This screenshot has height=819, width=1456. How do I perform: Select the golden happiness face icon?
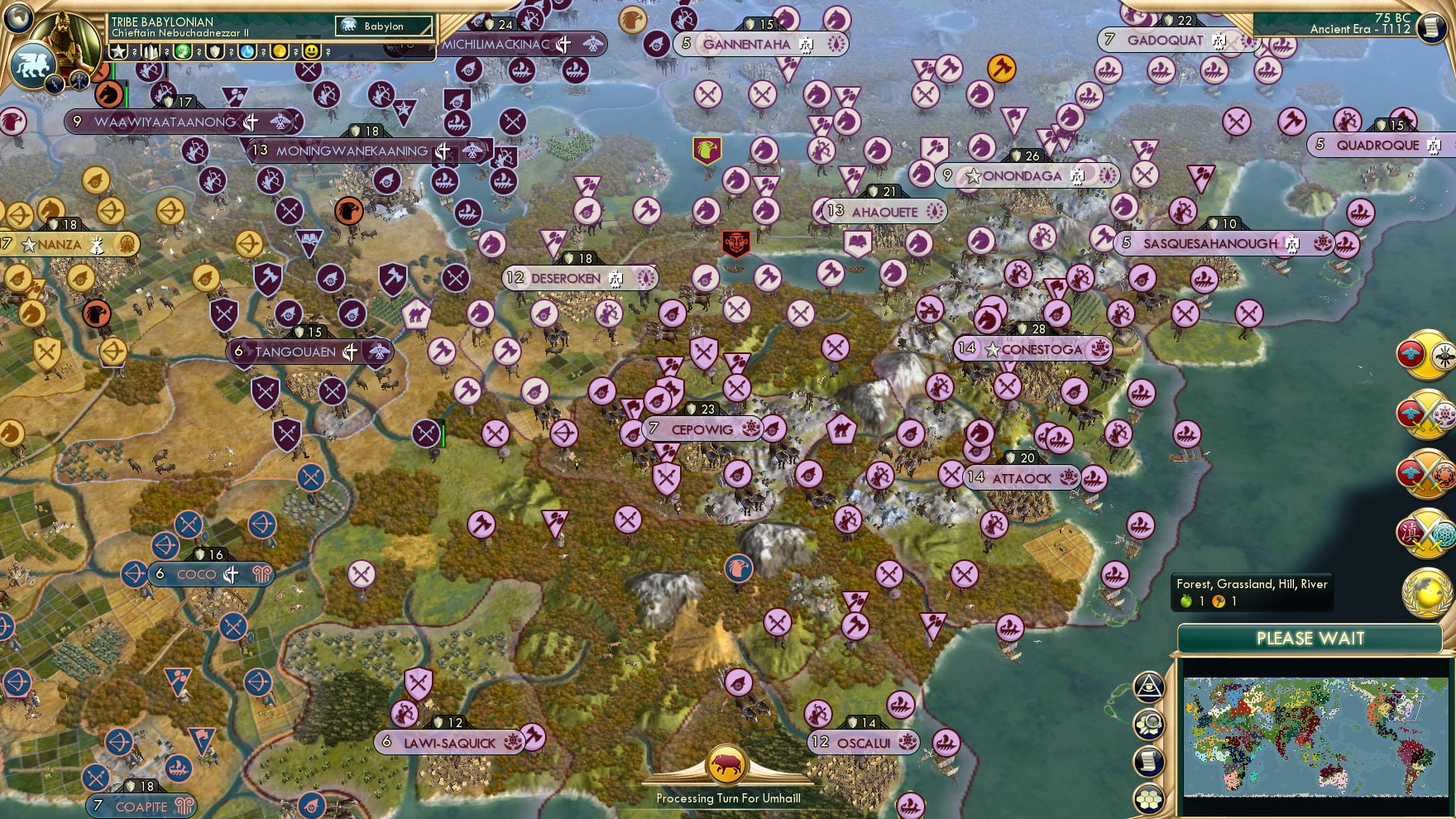pyautogui.click(x=309, y=51)
